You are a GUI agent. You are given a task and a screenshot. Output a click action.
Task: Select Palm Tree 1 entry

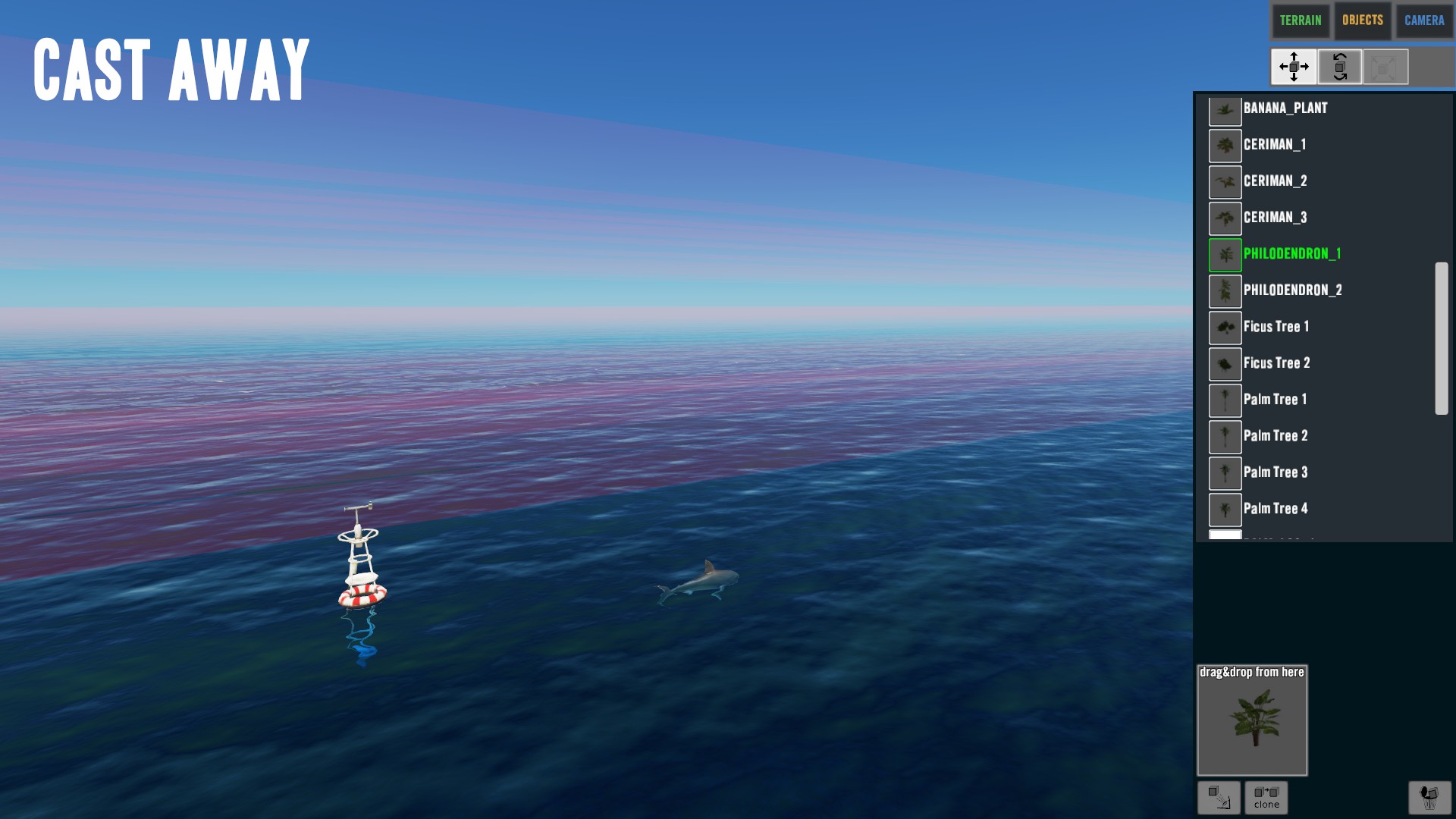(1275, 400)
